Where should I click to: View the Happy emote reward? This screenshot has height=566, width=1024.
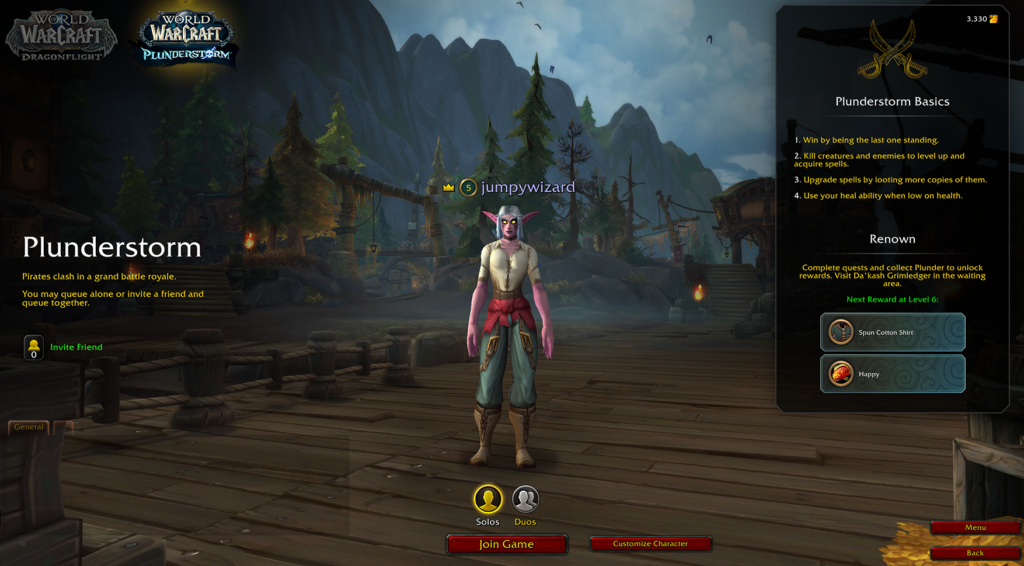tap(892, 374)
